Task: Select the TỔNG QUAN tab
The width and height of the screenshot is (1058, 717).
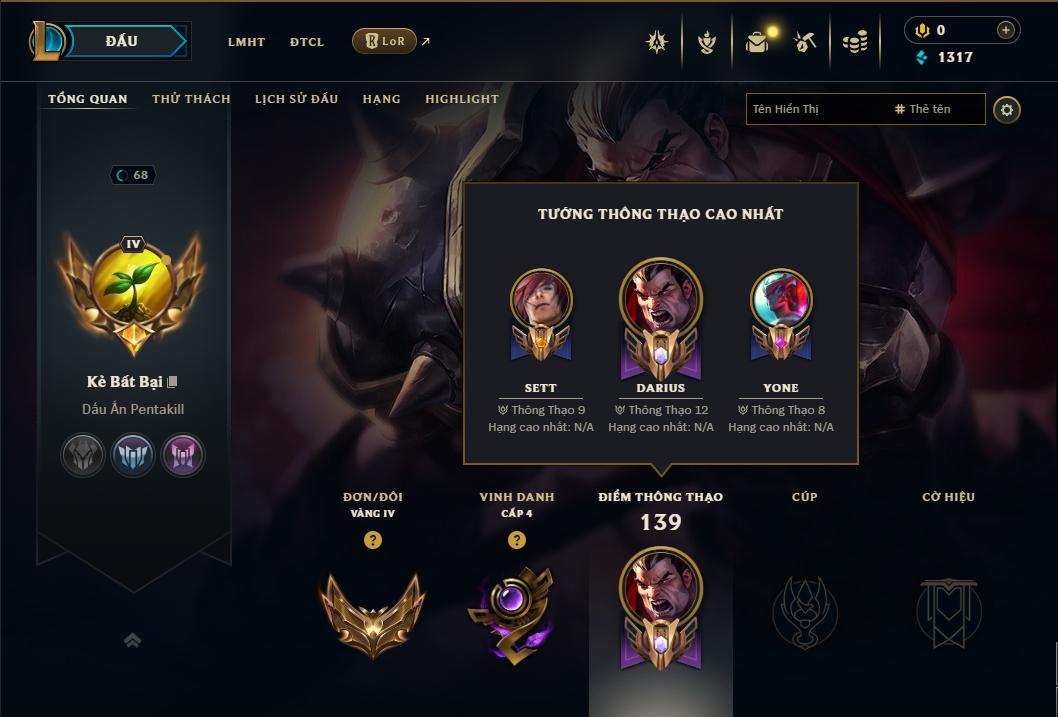Action: 88,99
